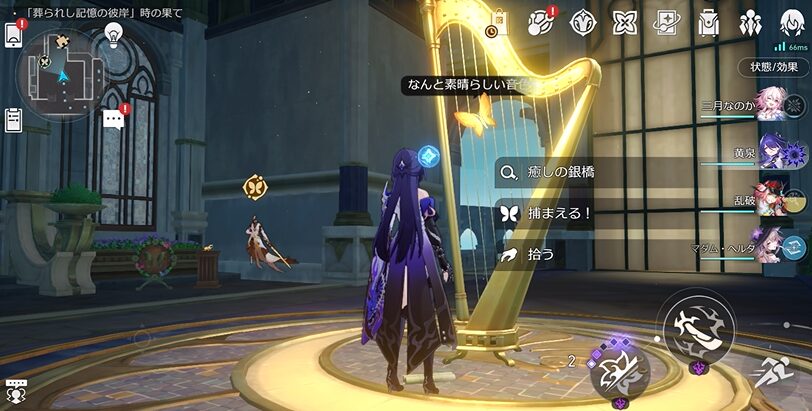Viewport: 812px width, 411px height.
Task: Open the shop bag icon with clock
Action: click(x=498, y=23)
